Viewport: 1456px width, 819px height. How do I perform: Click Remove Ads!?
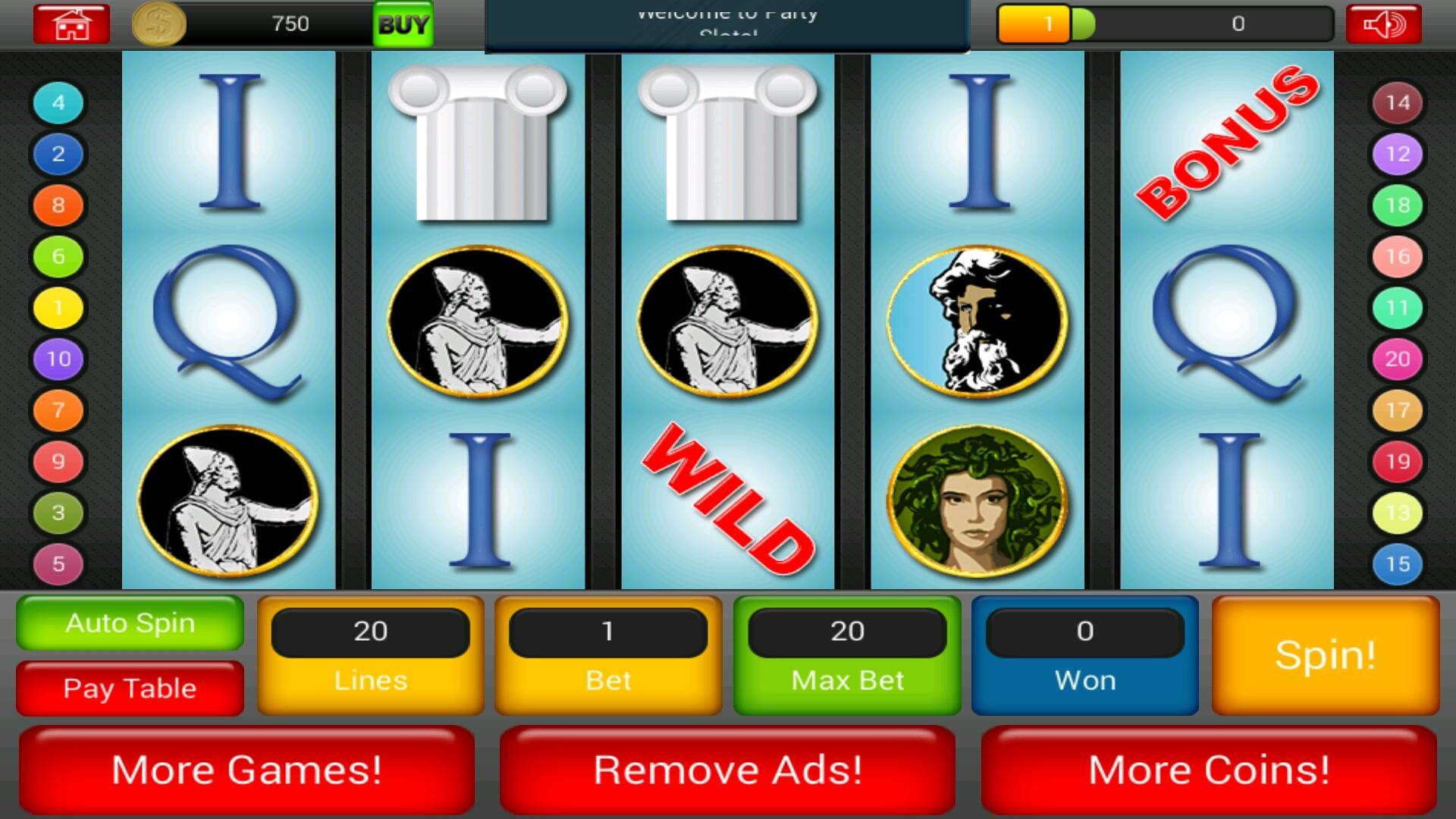726,769
